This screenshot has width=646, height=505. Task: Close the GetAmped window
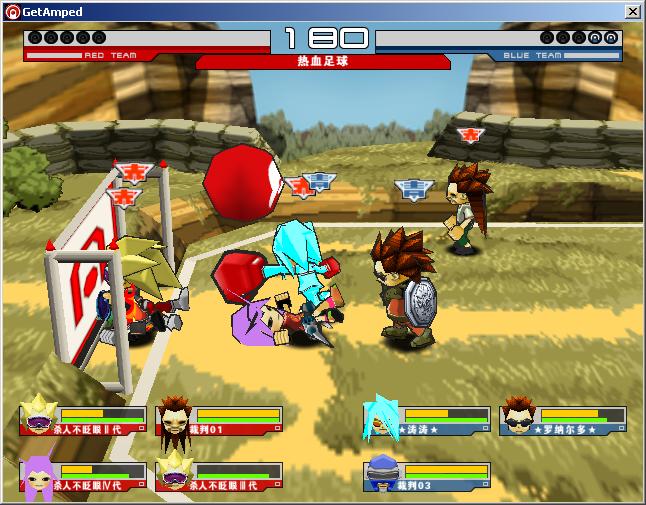pos(633,11)
